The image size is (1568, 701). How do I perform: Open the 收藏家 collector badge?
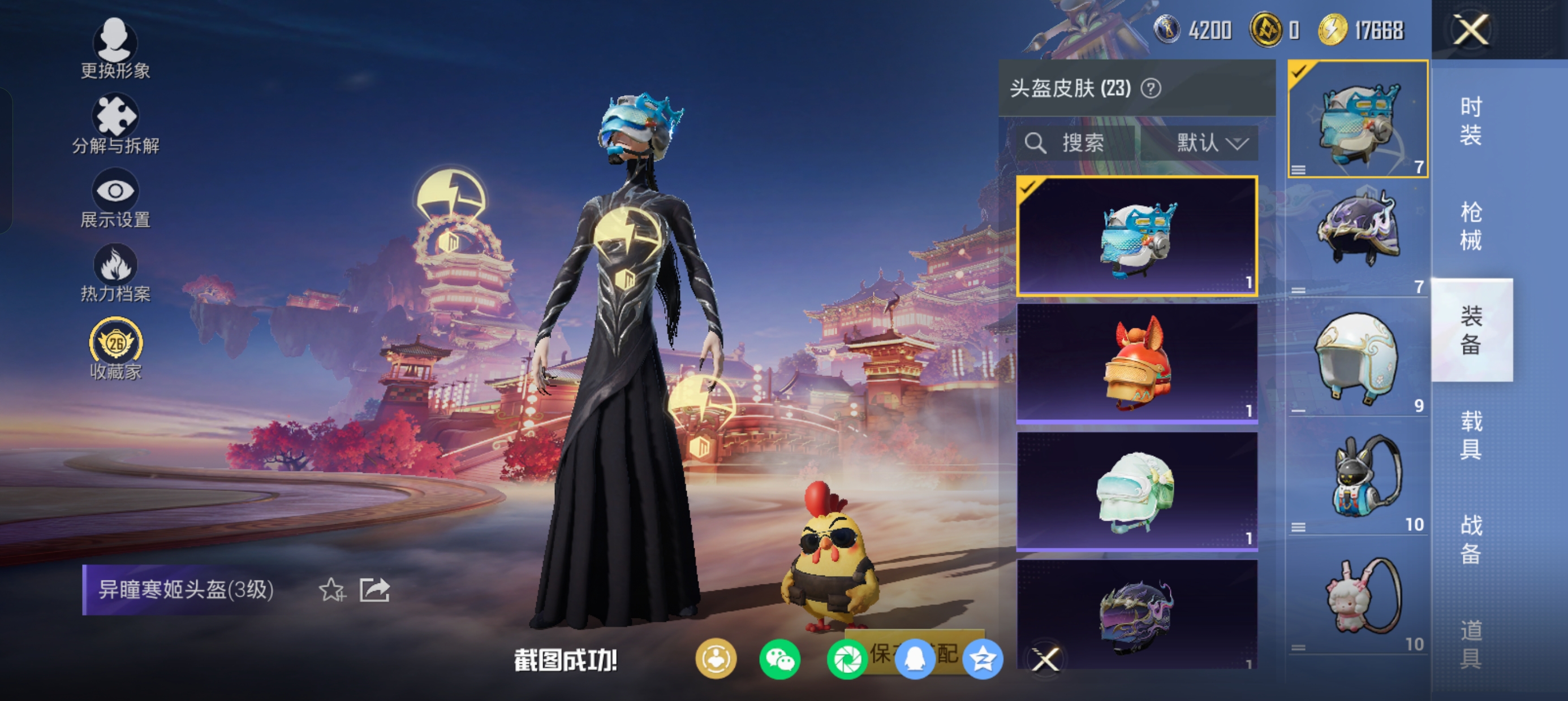click(115, 349)
